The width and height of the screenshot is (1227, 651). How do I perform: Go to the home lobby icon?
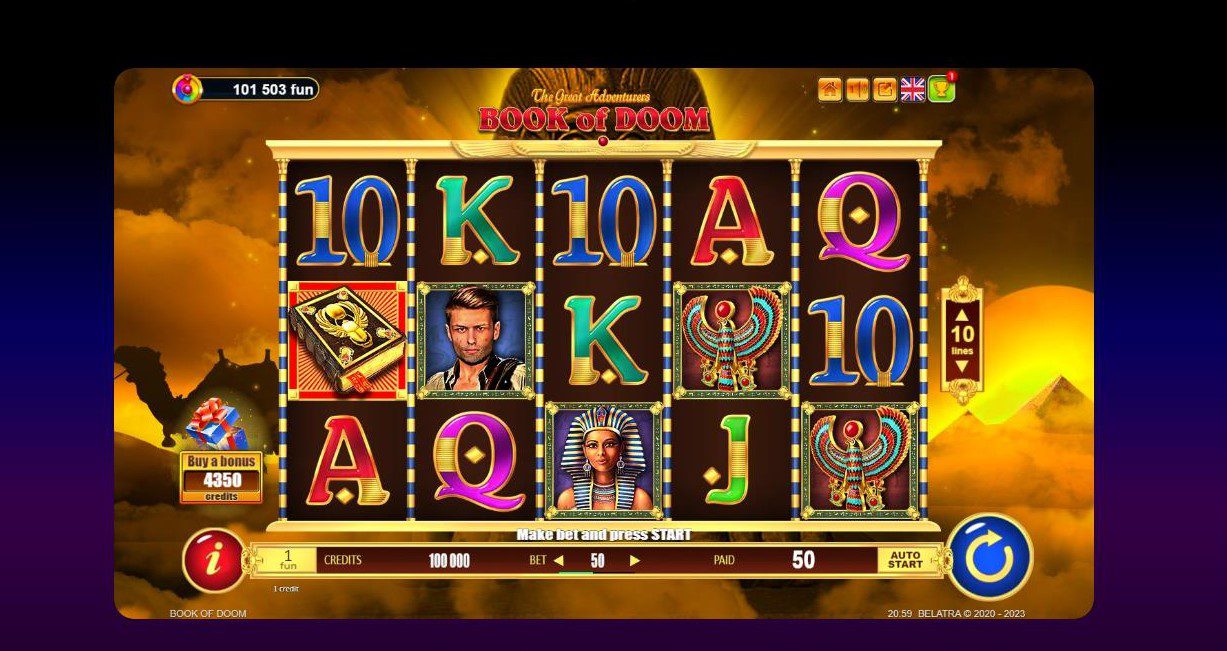829,90
